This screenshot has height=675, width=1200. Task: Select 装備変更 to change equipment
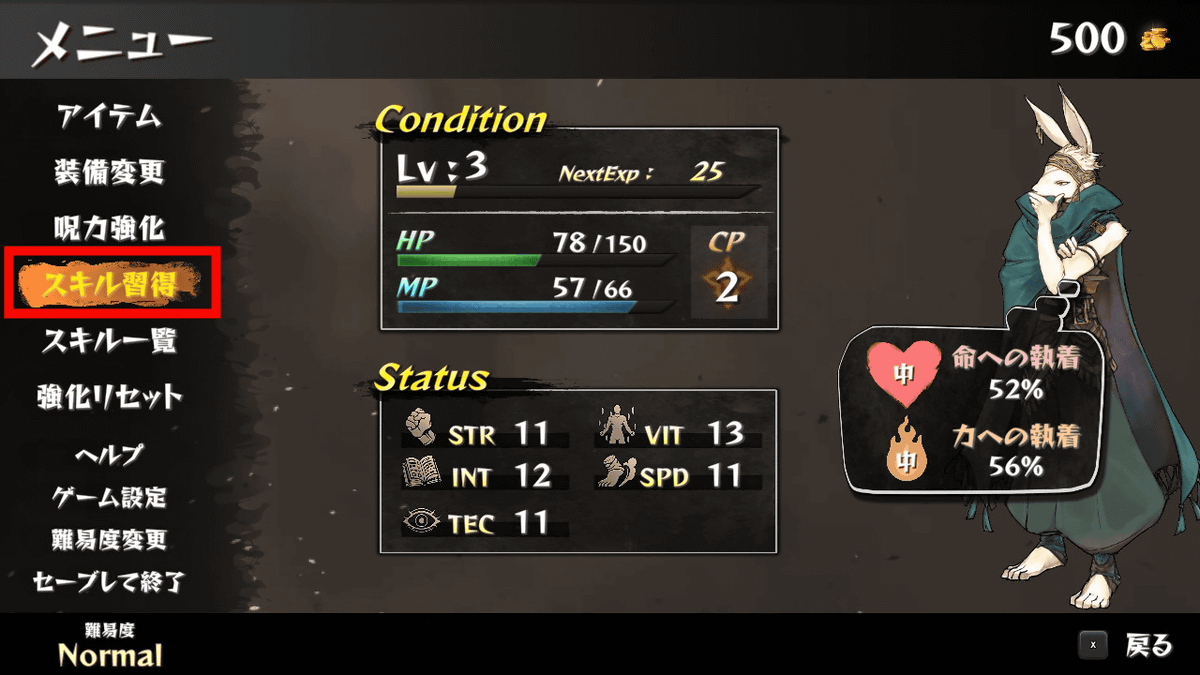109,172
